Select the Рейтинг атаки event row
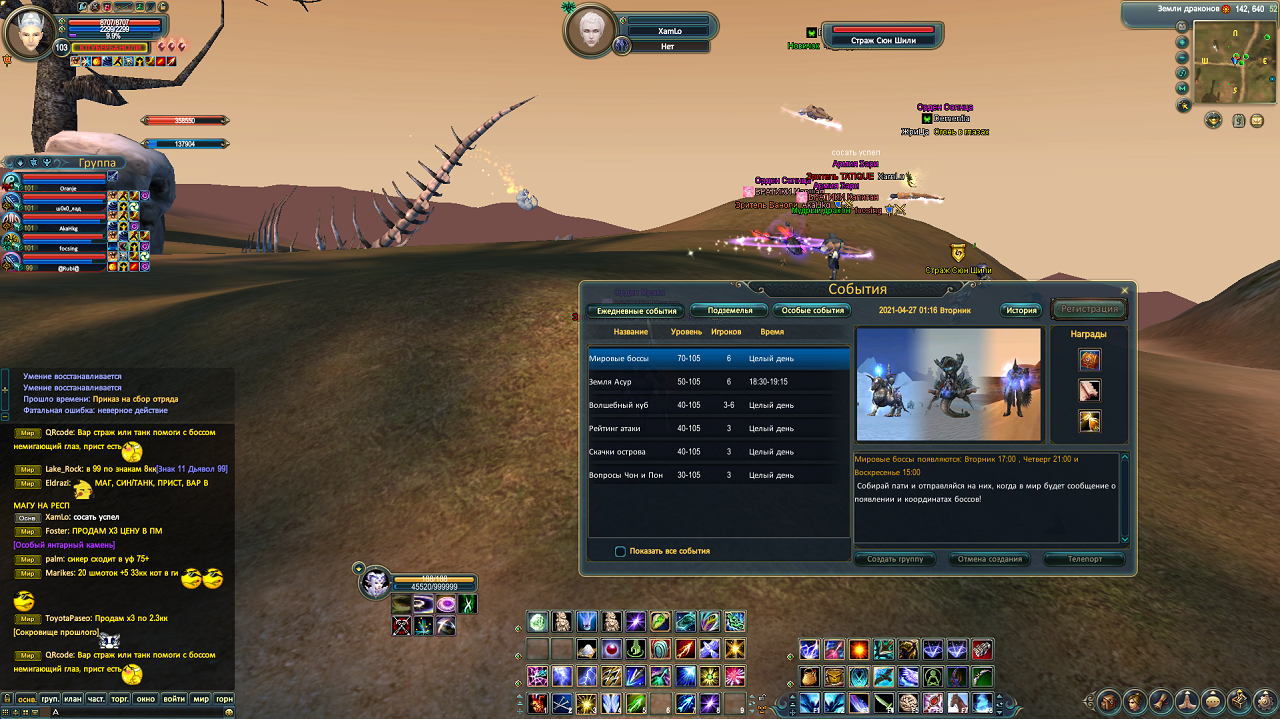 coord(719,428)
